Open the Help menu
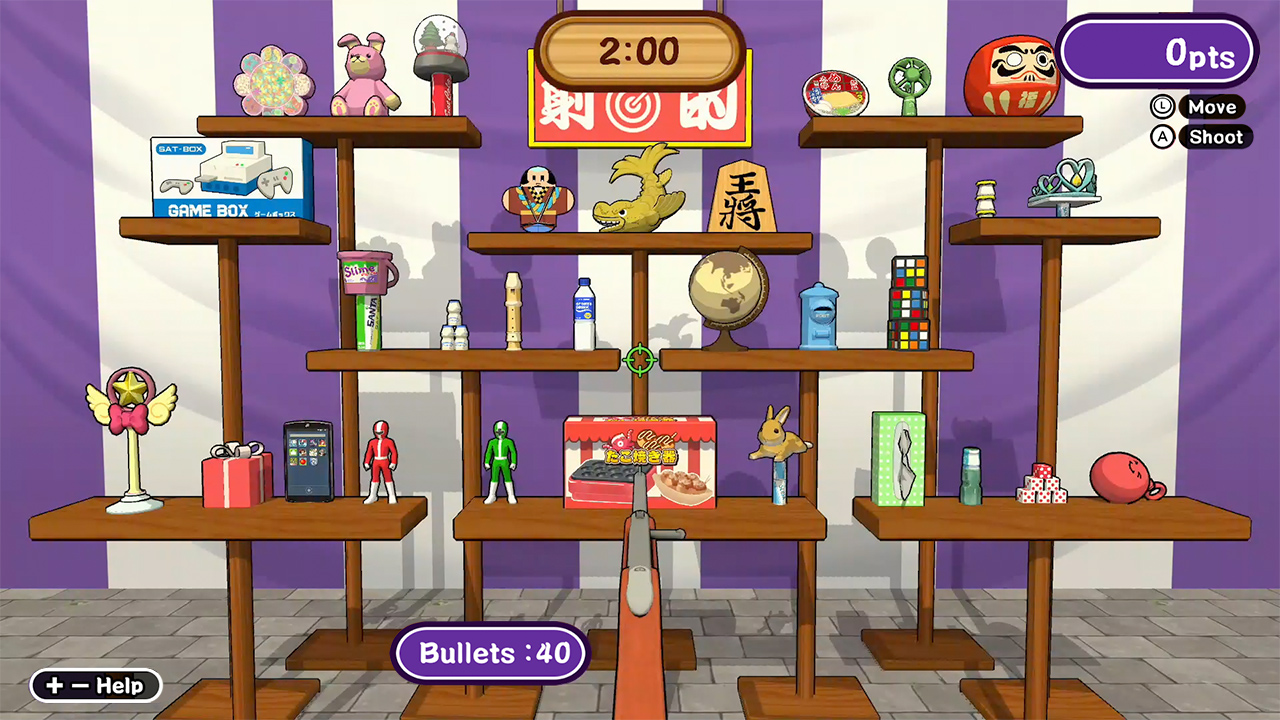Viewport: 1280px width, 720px height. [x=95, y=686]
